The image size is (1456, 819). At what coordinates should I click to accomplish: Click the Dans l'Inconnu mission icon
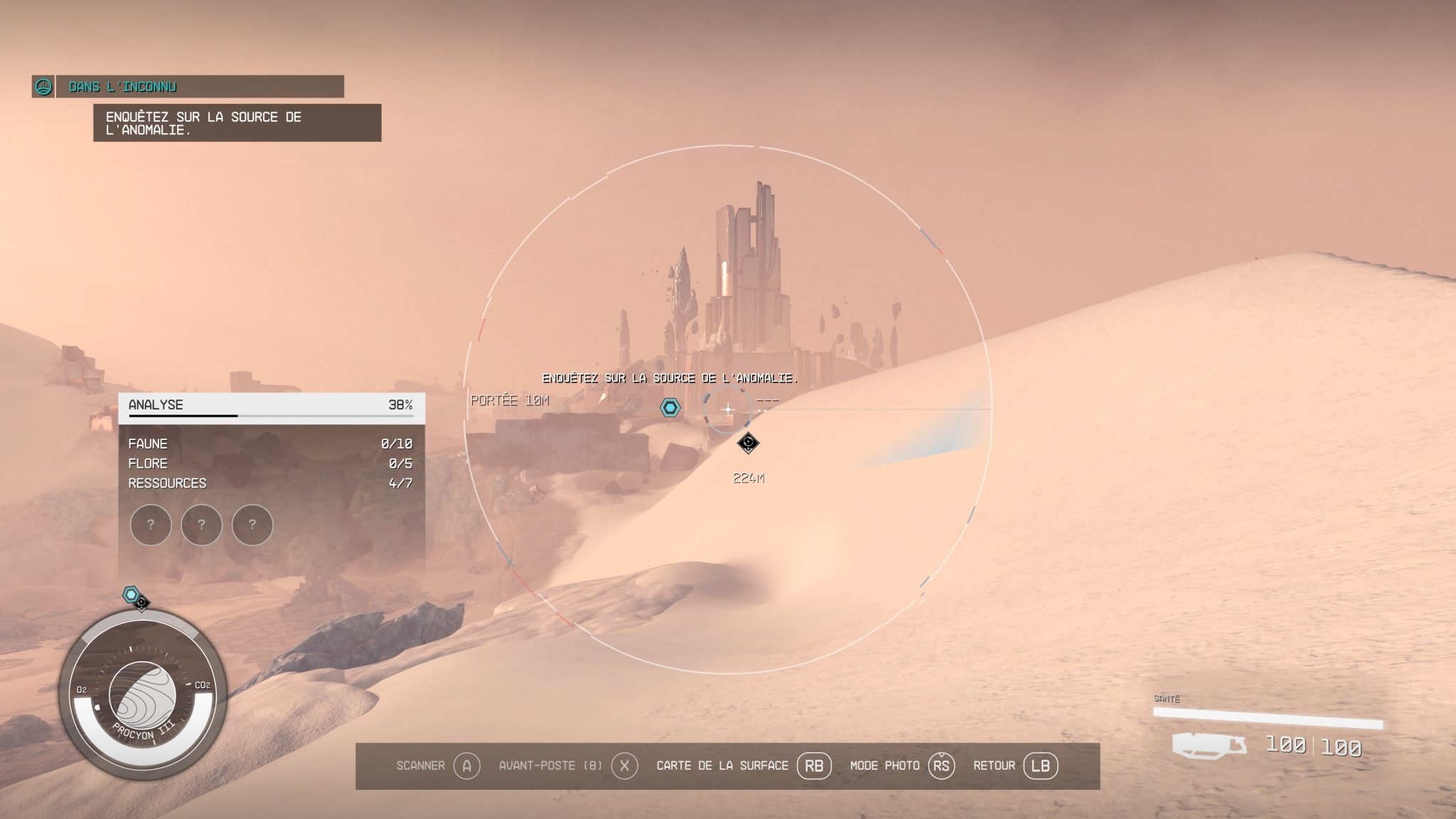[45, 88]
